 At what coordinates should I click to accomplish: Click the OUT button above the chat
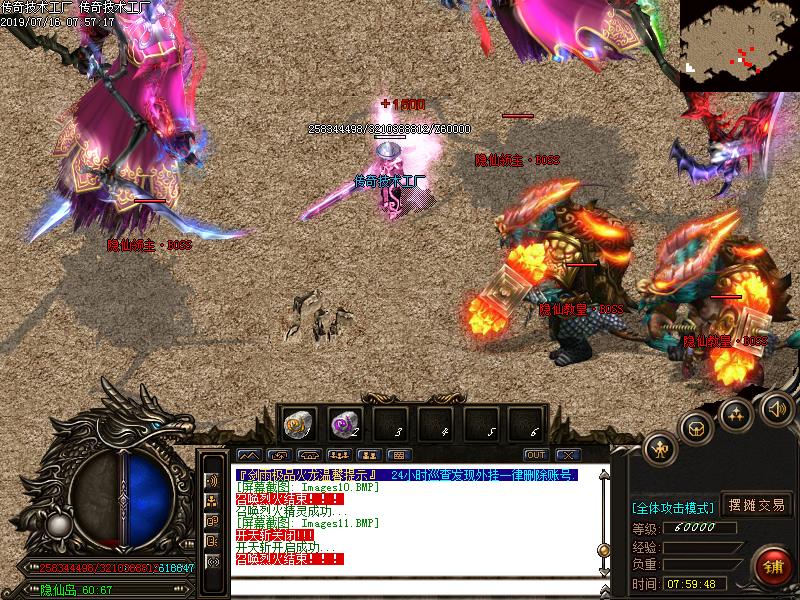[535, 455]
